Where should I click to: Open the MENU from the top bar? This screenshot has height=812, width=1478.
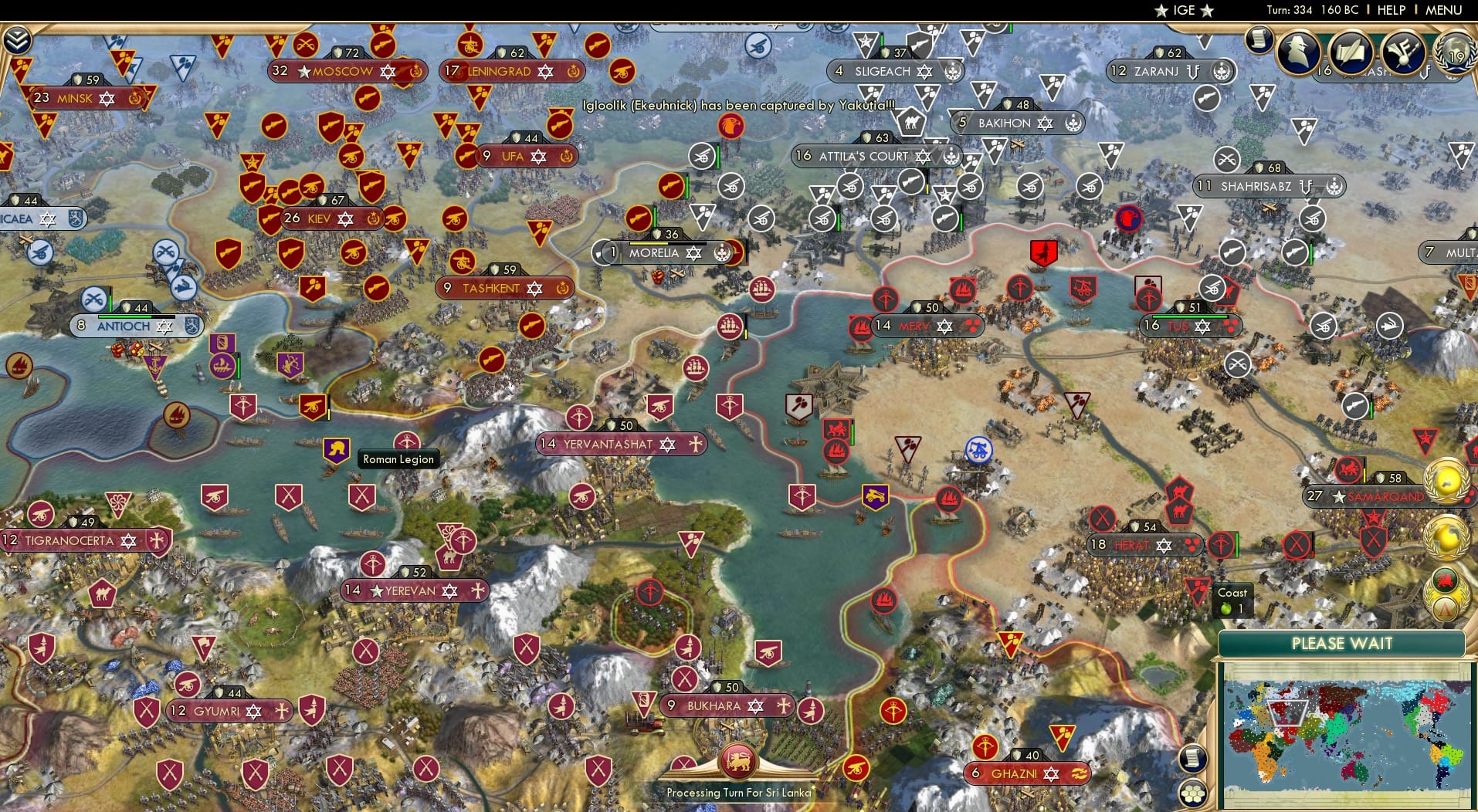click(1445, 10)
